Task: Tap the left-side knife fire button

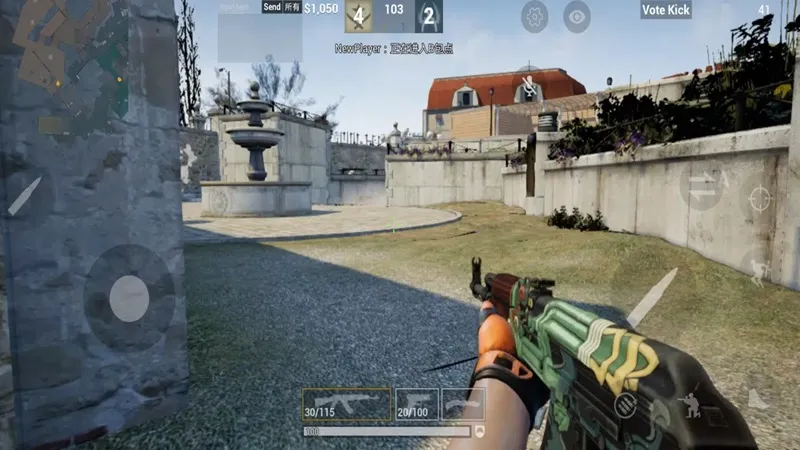Action: click(25, 196)
